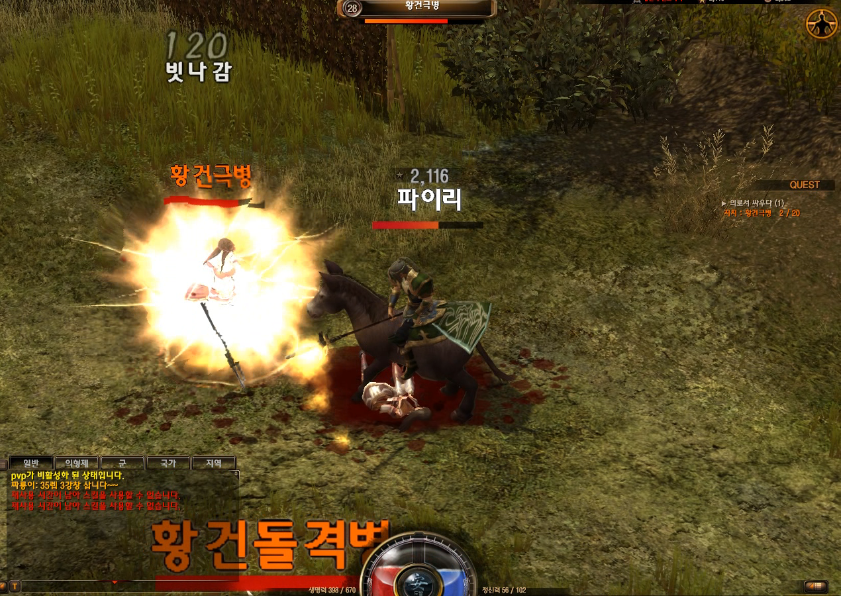Show the 지역 chat tab
The image size is (841, 596).
(x=213, y=463)
